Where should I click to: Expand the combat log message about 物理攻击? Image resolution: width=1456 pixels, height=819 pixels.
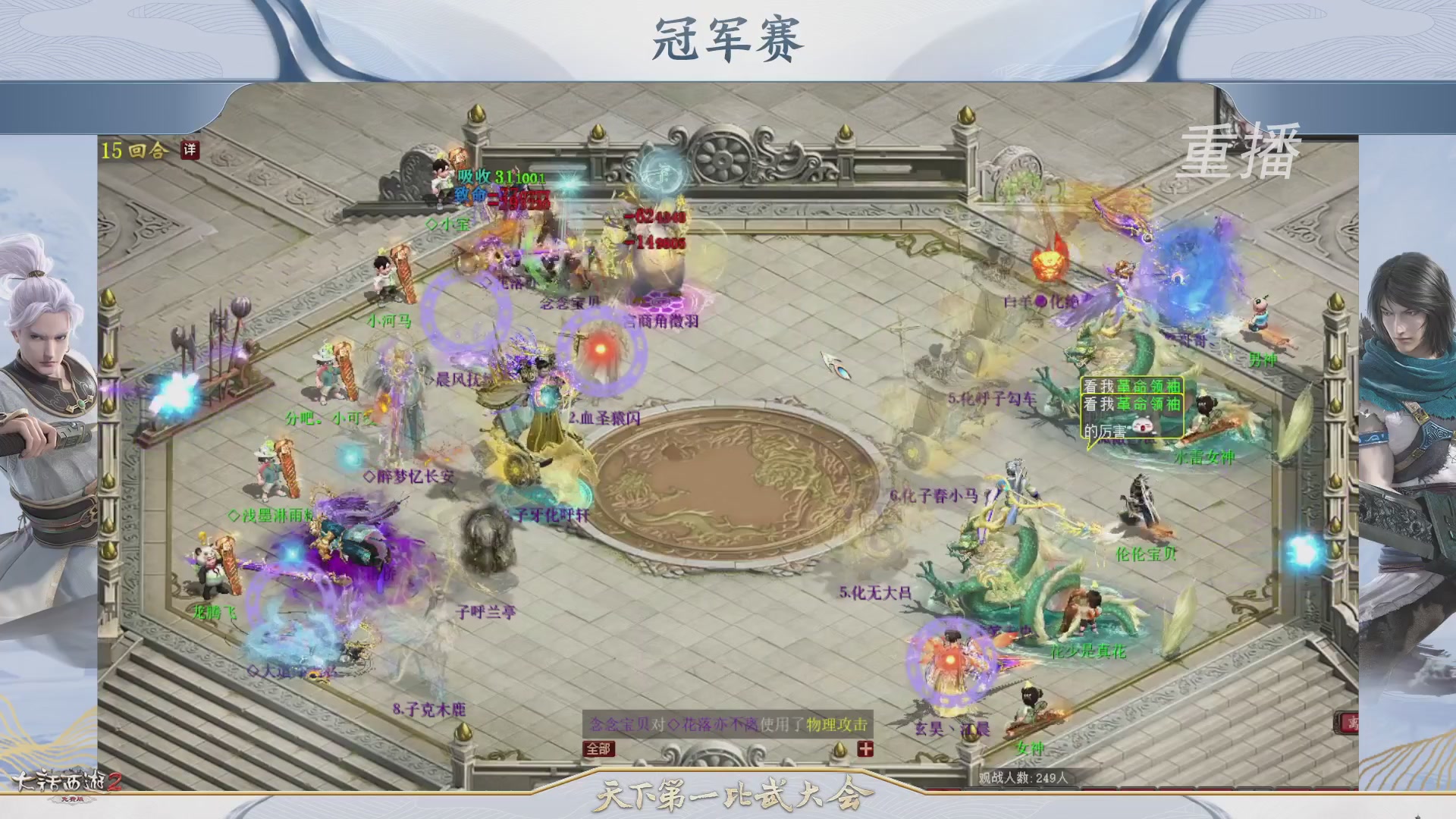coord(726,724)
